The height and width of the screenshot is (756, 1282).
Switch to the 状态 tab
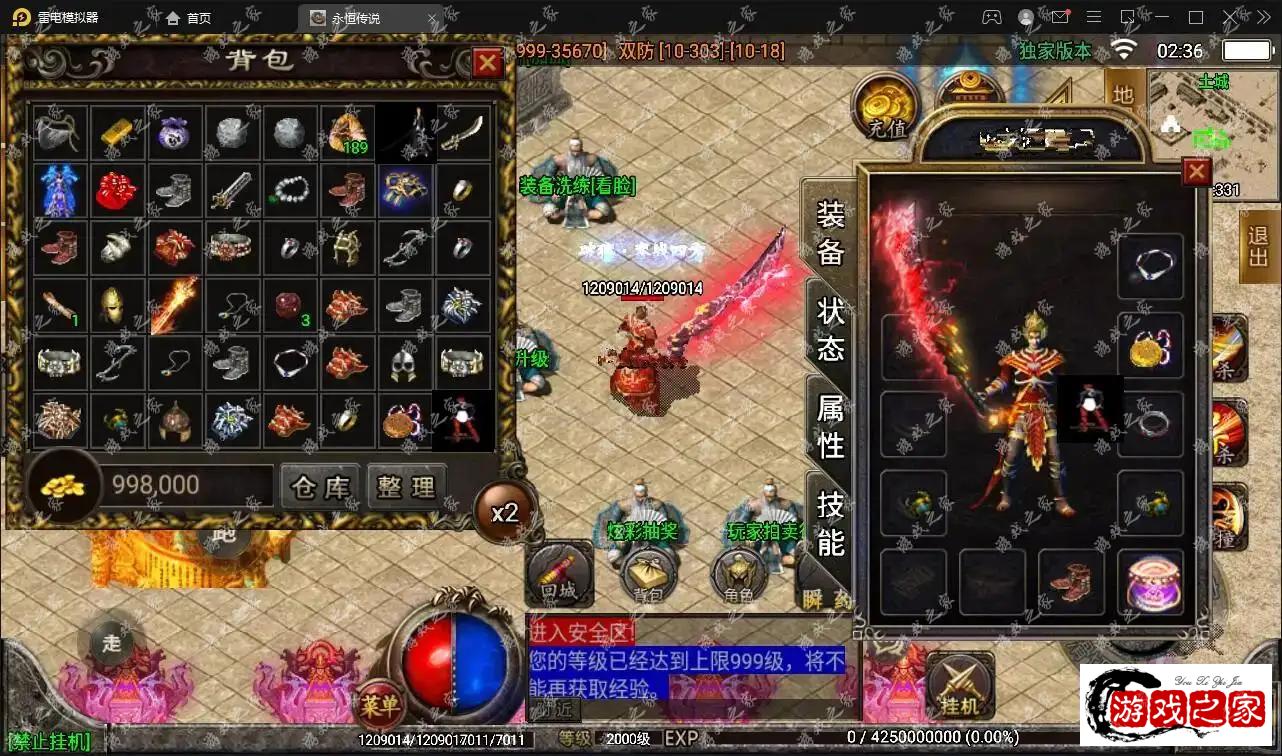[x=831, y=328]
